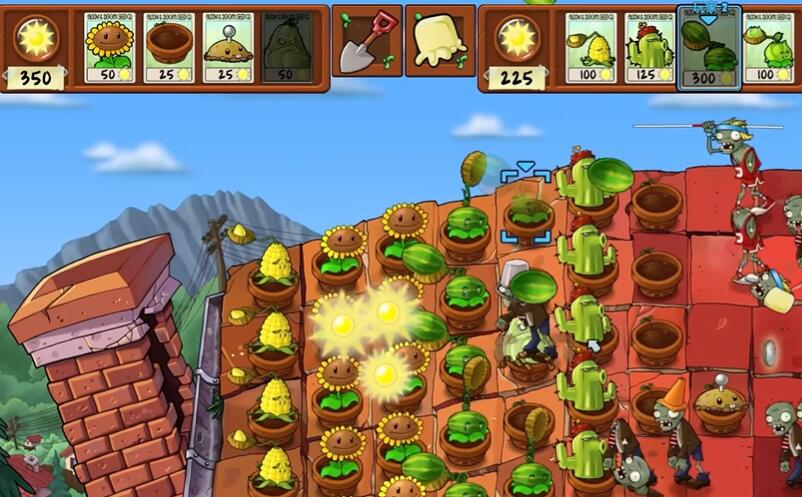Select the Kernel-pult seed packet
This screenshot has height=497, width=802.
pos(591,47)
